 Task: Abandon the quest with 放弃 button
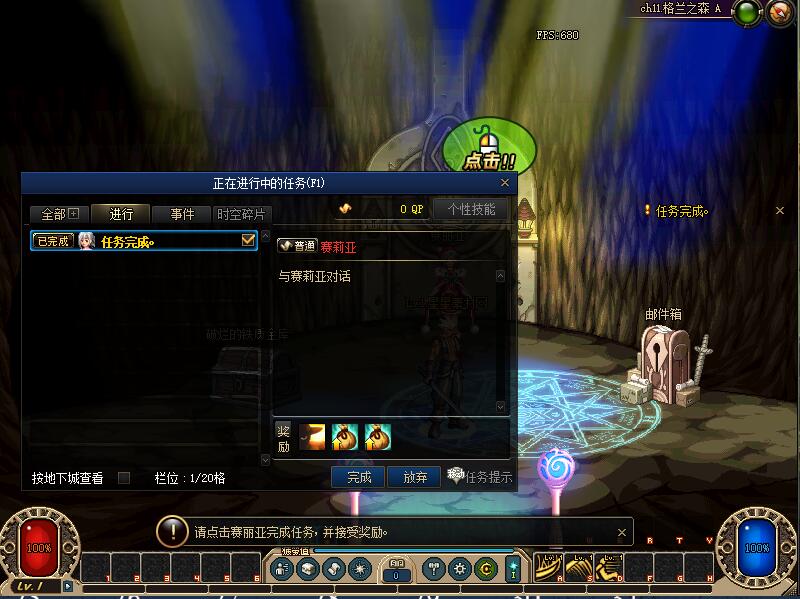tap(413, 478)
